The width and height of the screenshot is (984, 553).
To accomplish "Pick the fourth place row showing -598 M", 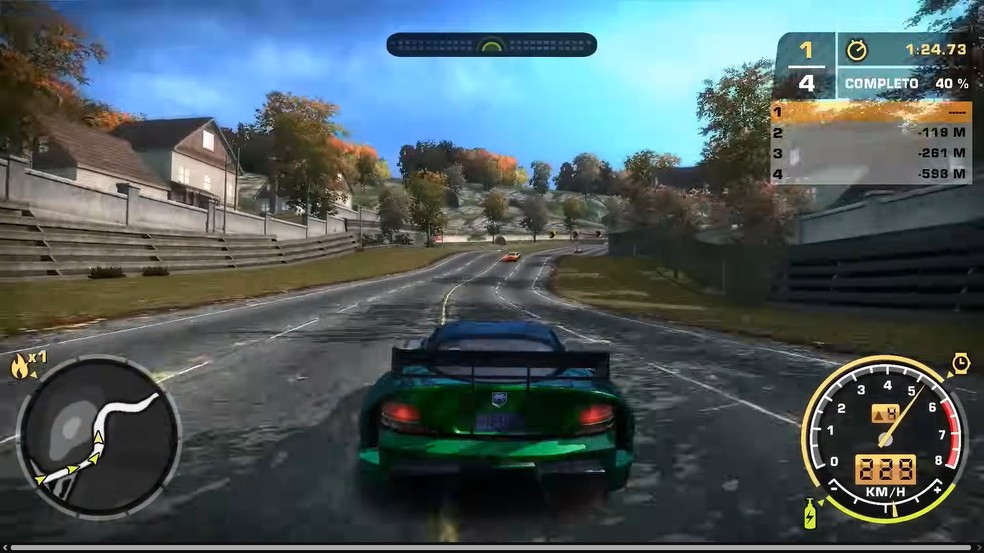I will click(x=871, y=174).
